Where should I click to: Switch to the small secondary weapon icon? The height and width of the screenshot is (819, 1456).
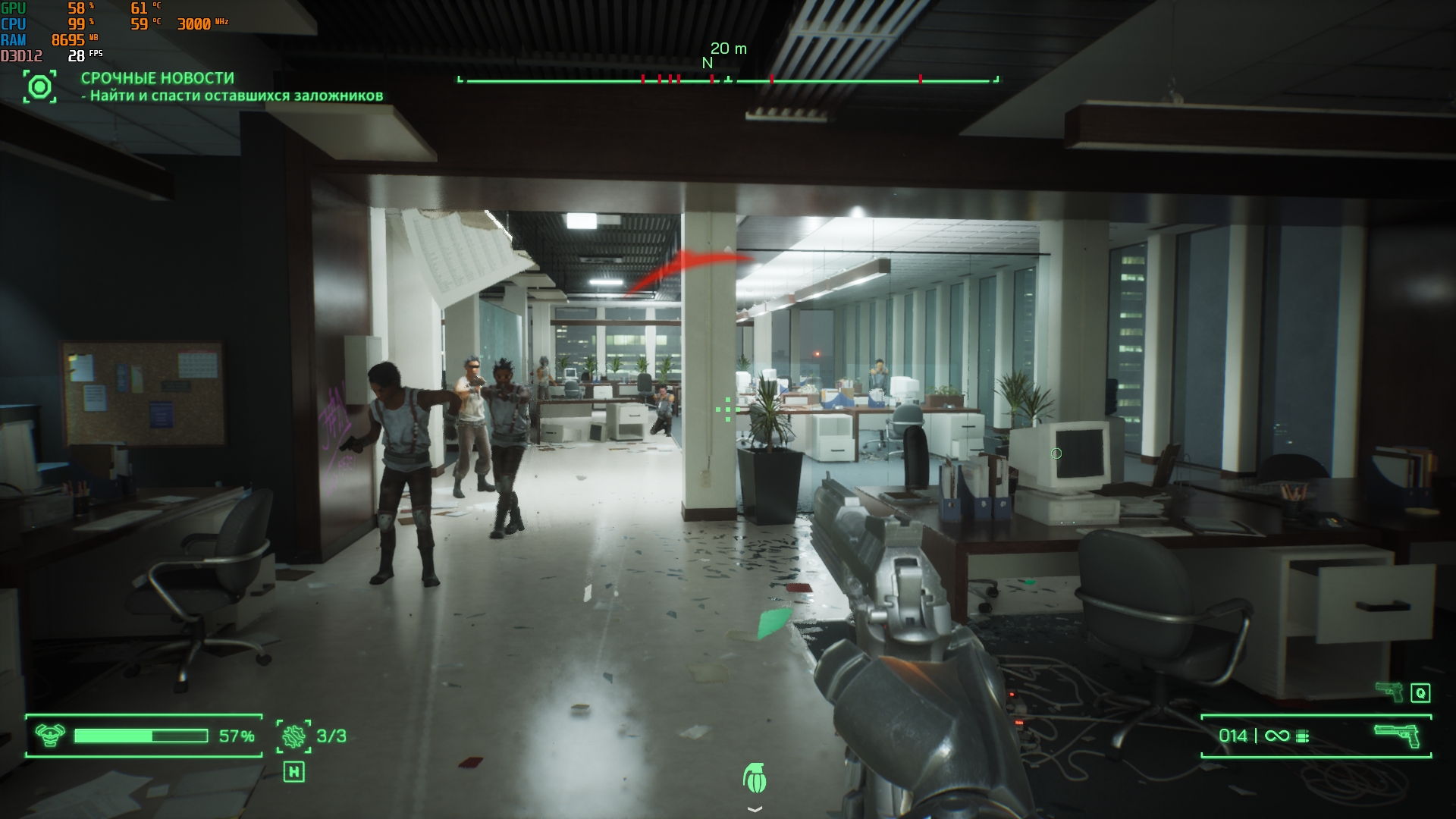click(1389, 690)
